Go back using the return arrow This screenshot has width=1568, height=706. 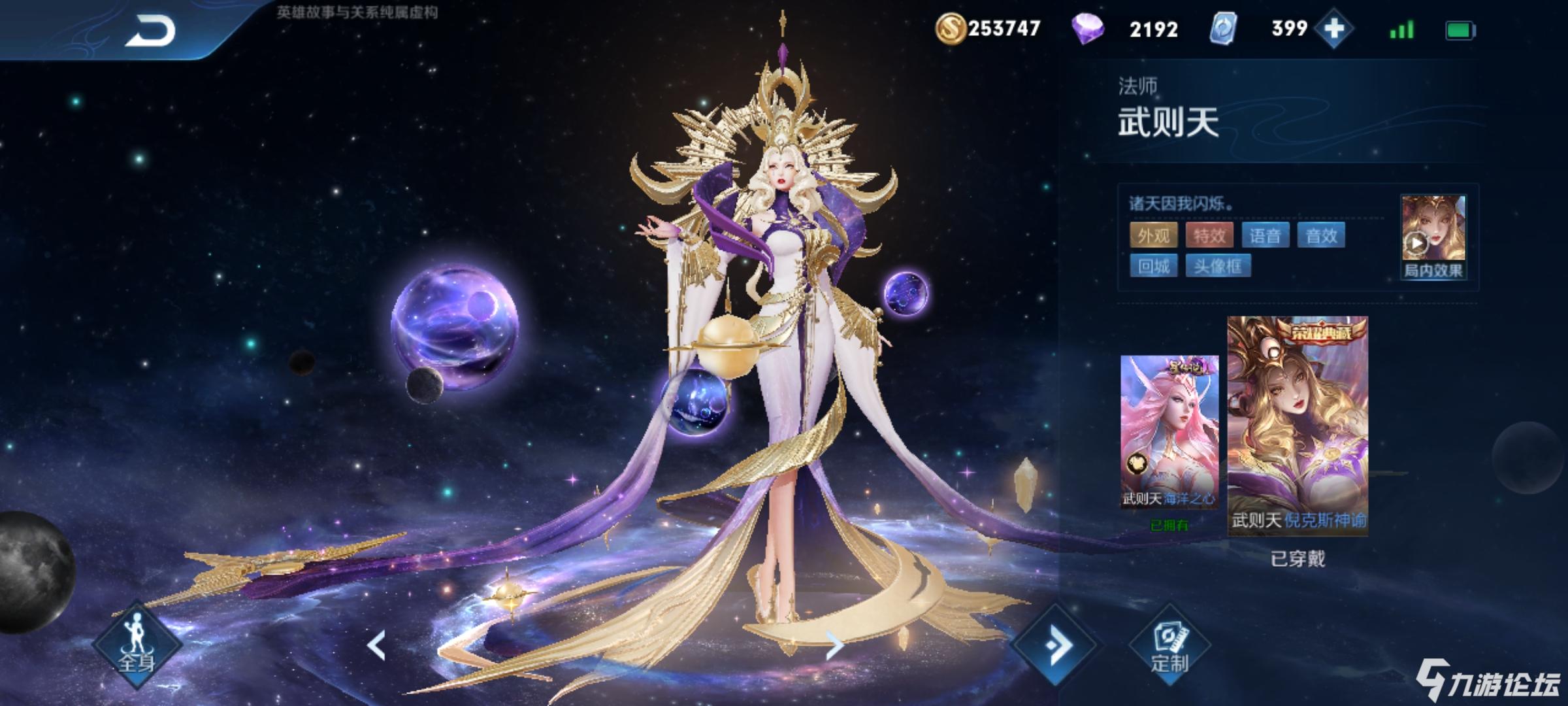[150, 31]
